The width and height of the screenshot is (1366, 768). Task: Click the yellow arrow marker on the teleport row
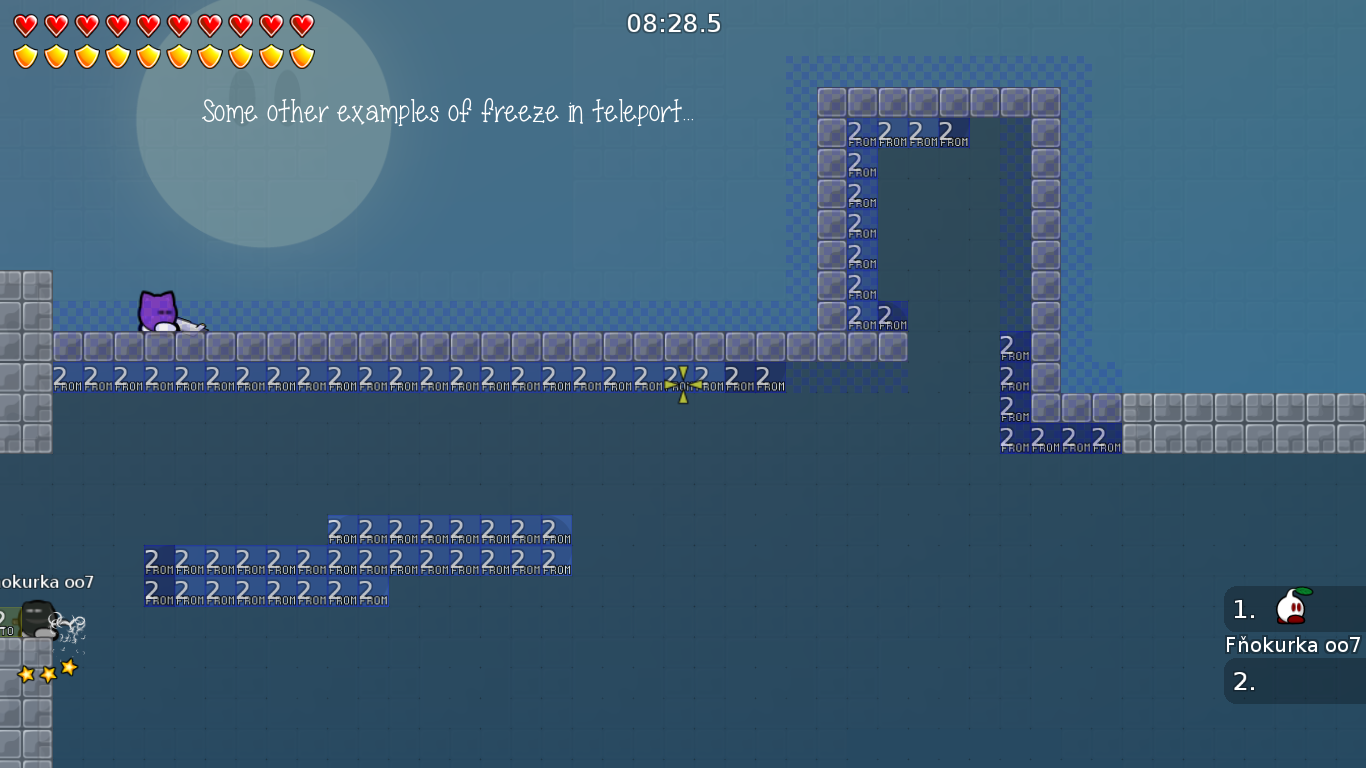(682, 385)
